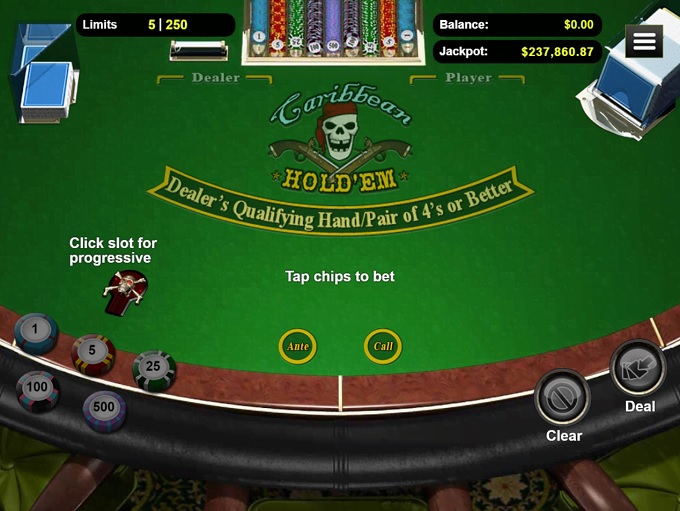The height and width of the screenshot is (511, 680).
Task: Select the 100 value chip
Action: point(38,389)
